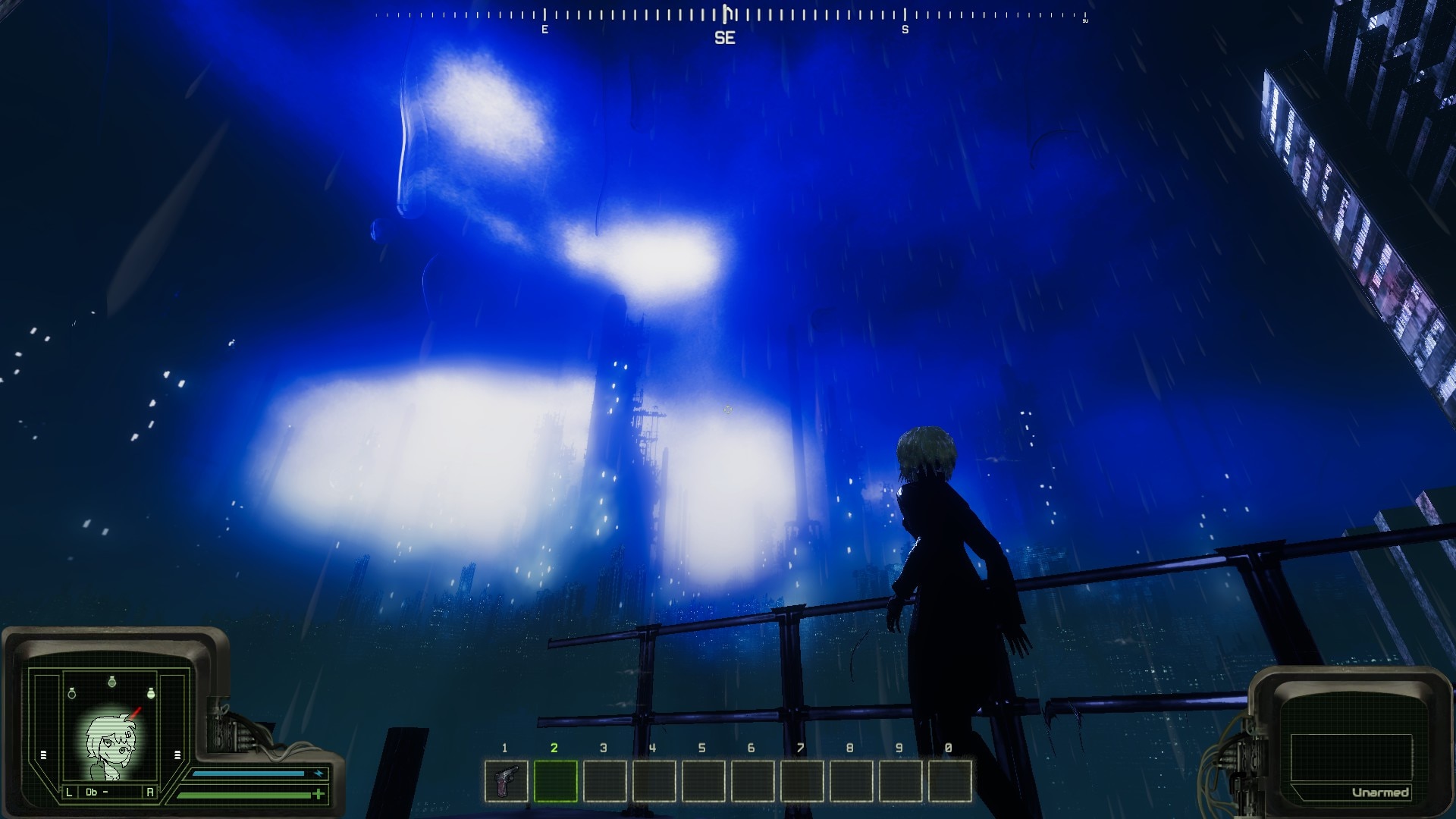Select the pistol in hotbar slot 1
The width and height of the screenshot is (1456, 819).
[x=506, y=780]
